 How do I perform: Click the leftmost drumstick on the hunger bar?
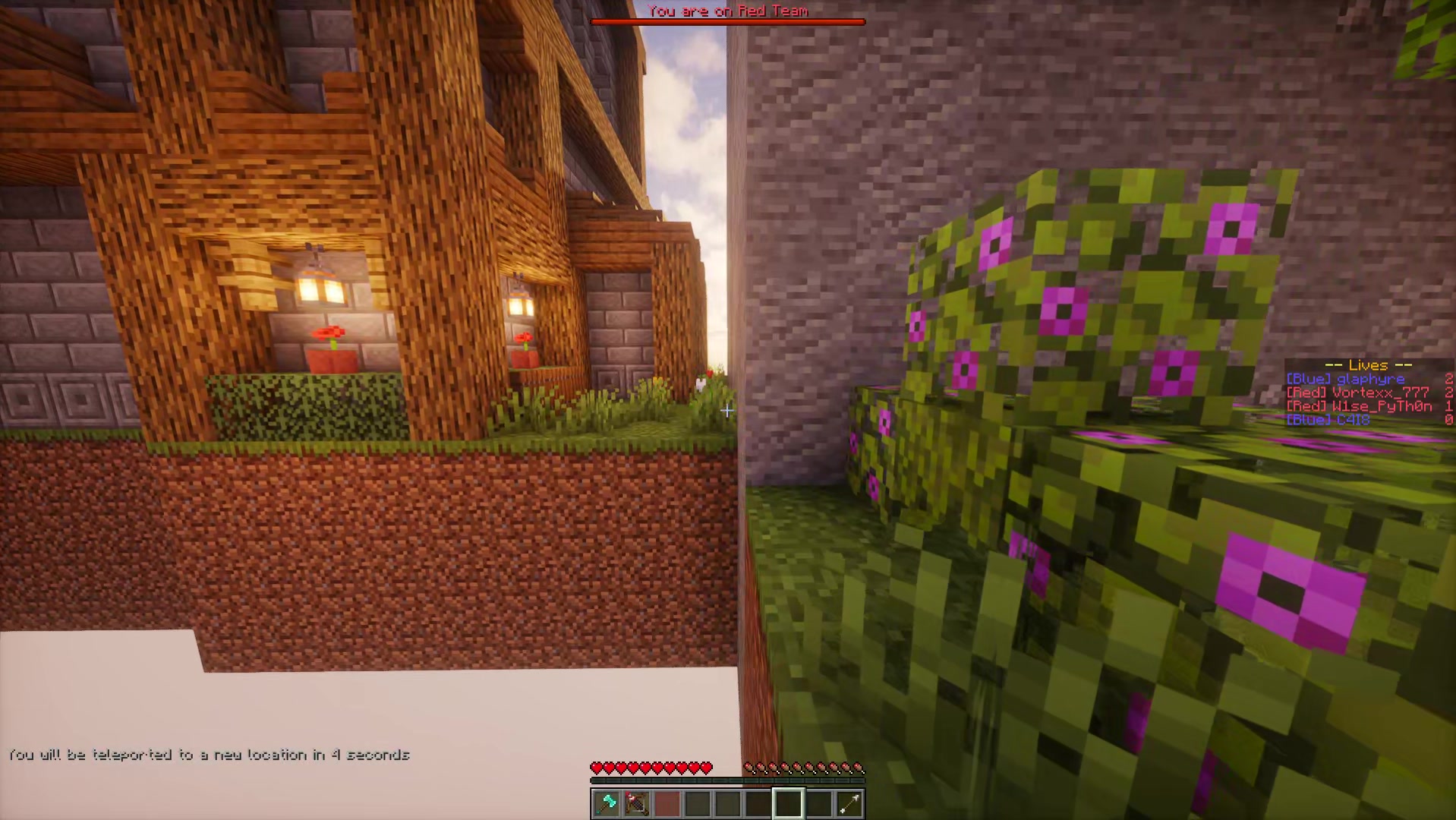tap(751, 767)
